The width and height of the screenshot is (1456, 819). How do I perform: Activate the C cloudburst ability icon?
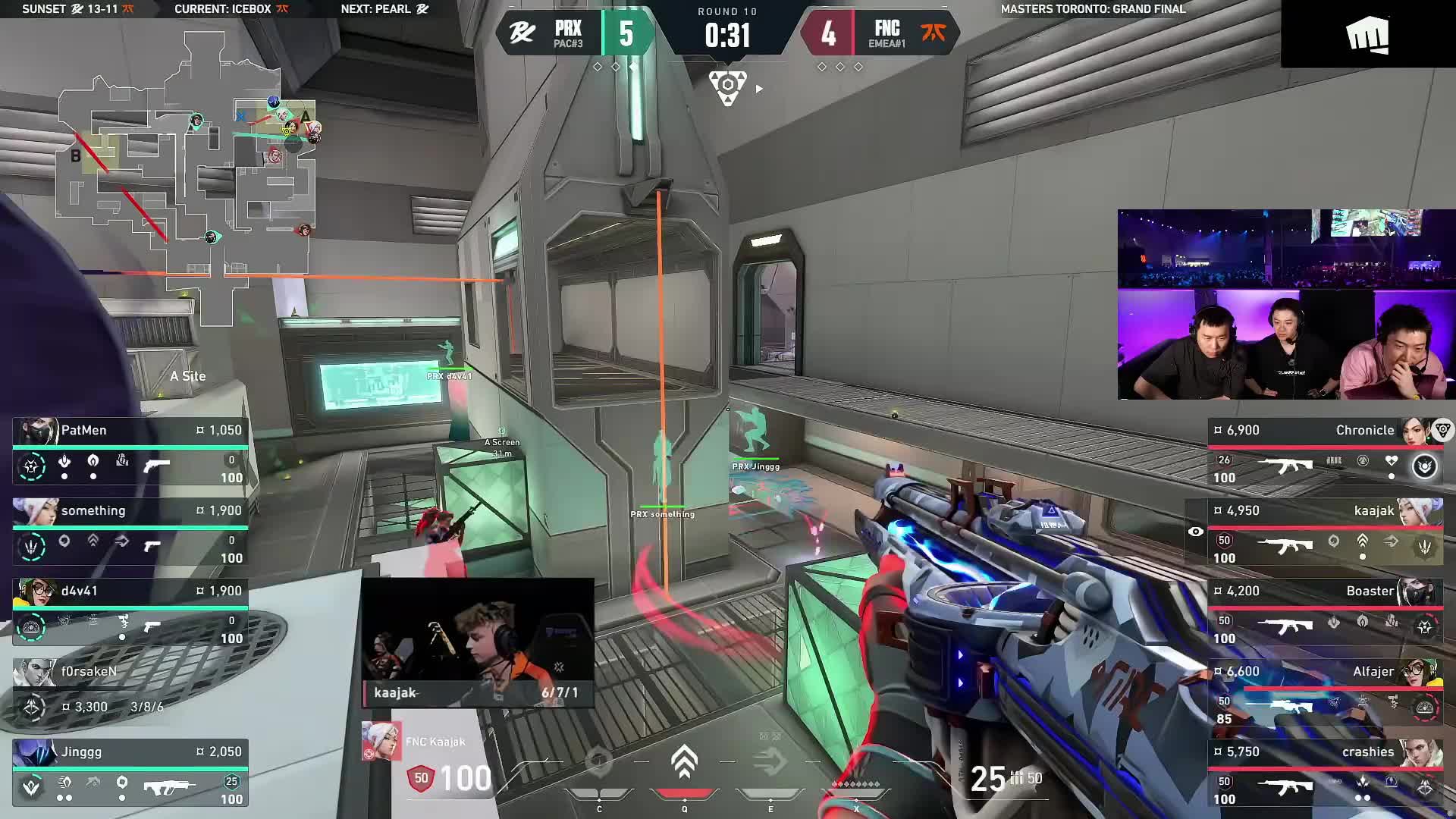[x=598, y=763]
